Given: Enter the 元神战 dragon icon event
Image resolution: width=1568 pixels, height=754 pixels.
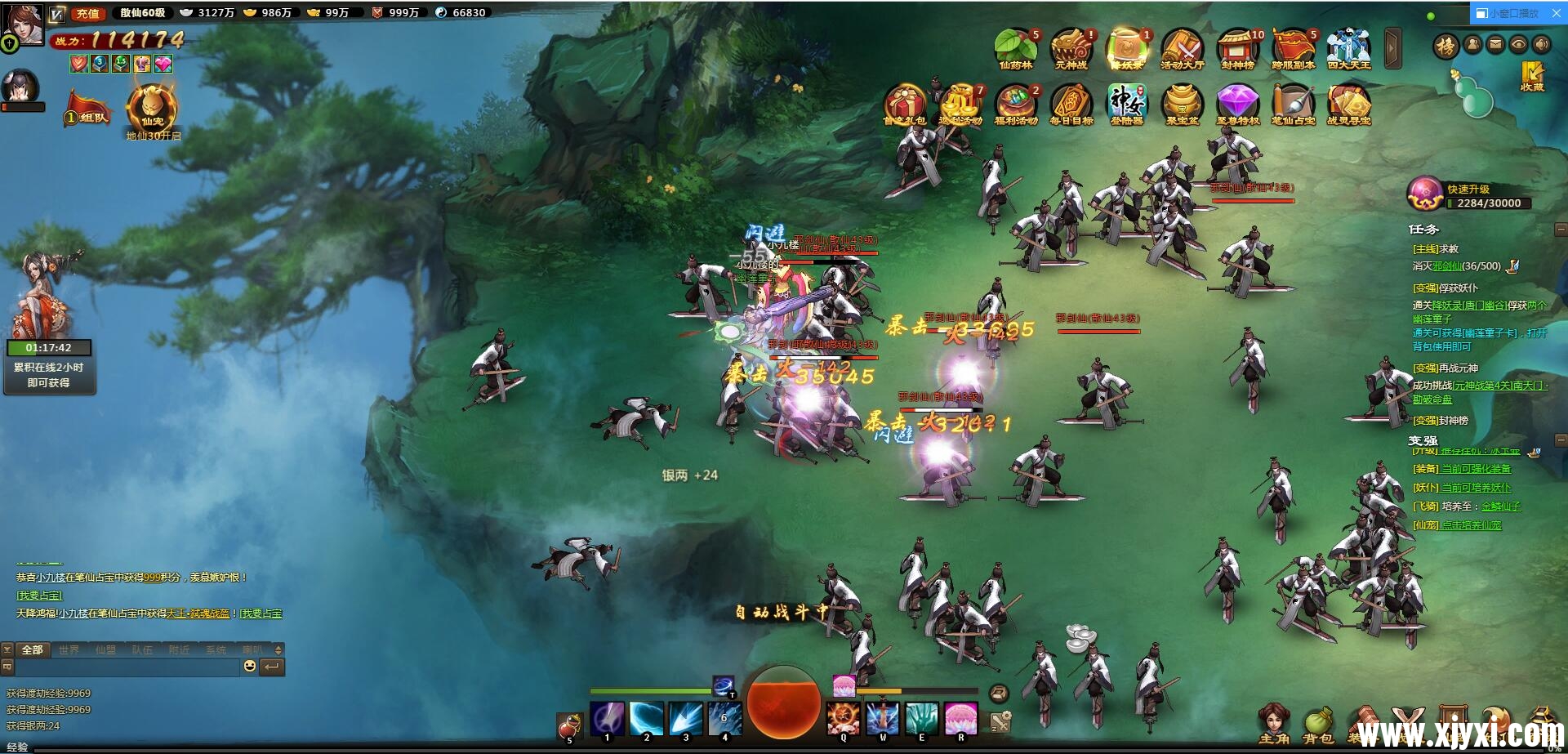Looking at the screenshot, I should pyautogui.click(x=1071, y=47).
